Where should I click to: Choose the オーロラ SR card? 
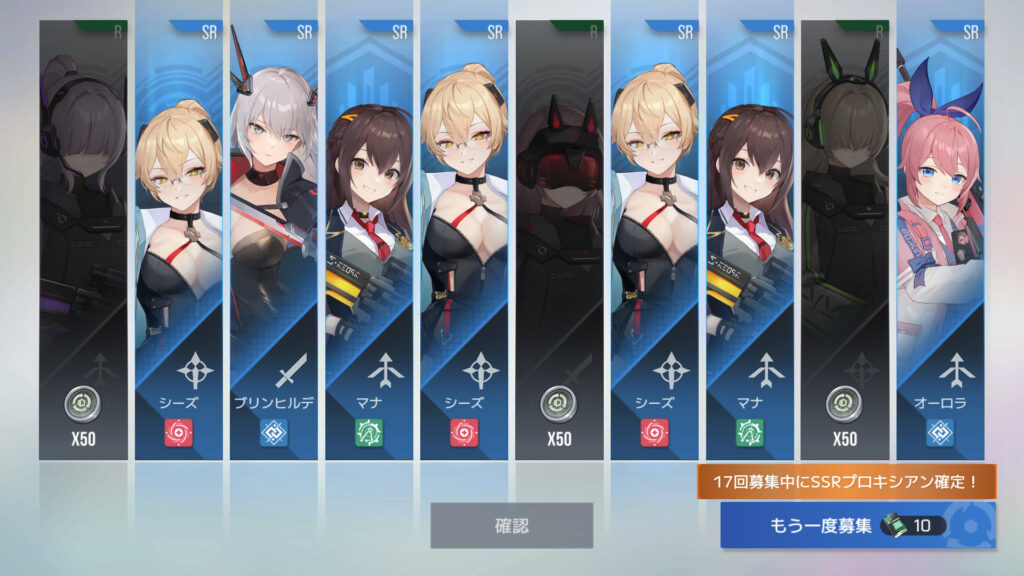tap(940, 240)
